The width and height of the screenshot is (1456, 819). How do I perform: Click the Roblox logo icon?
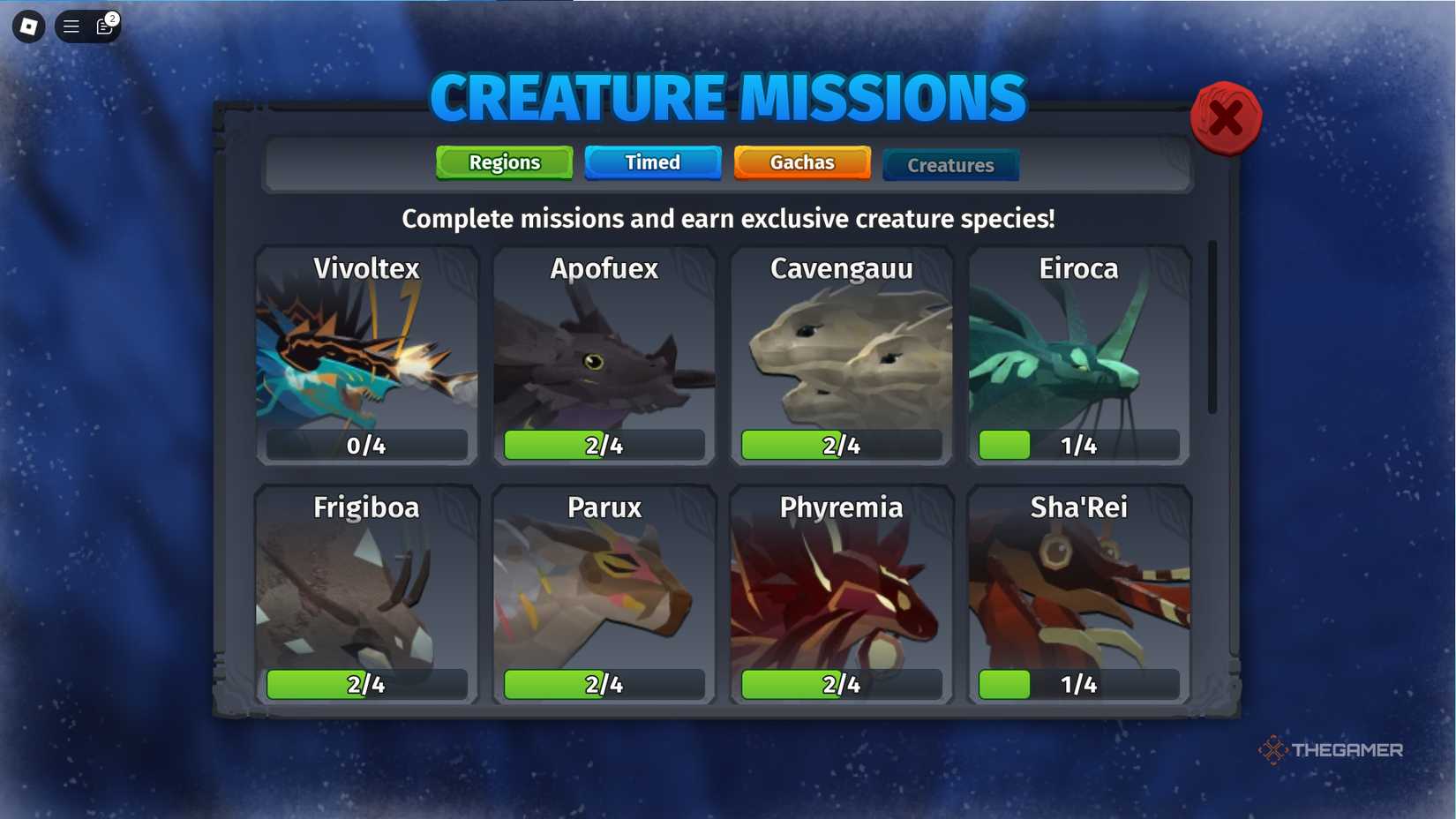coord(26,26)
